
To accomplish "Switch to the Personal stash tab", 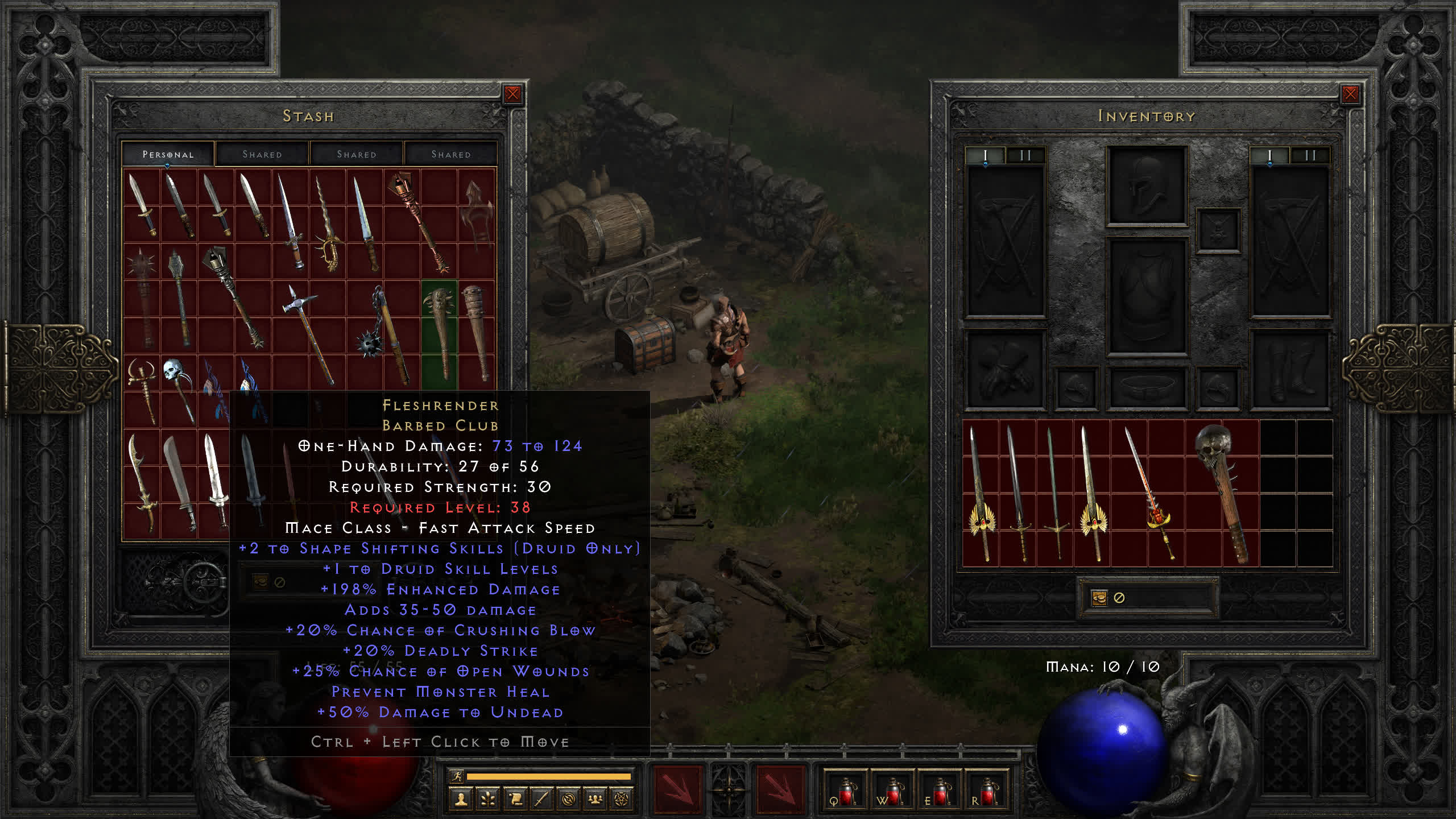I will pos(168,154).
